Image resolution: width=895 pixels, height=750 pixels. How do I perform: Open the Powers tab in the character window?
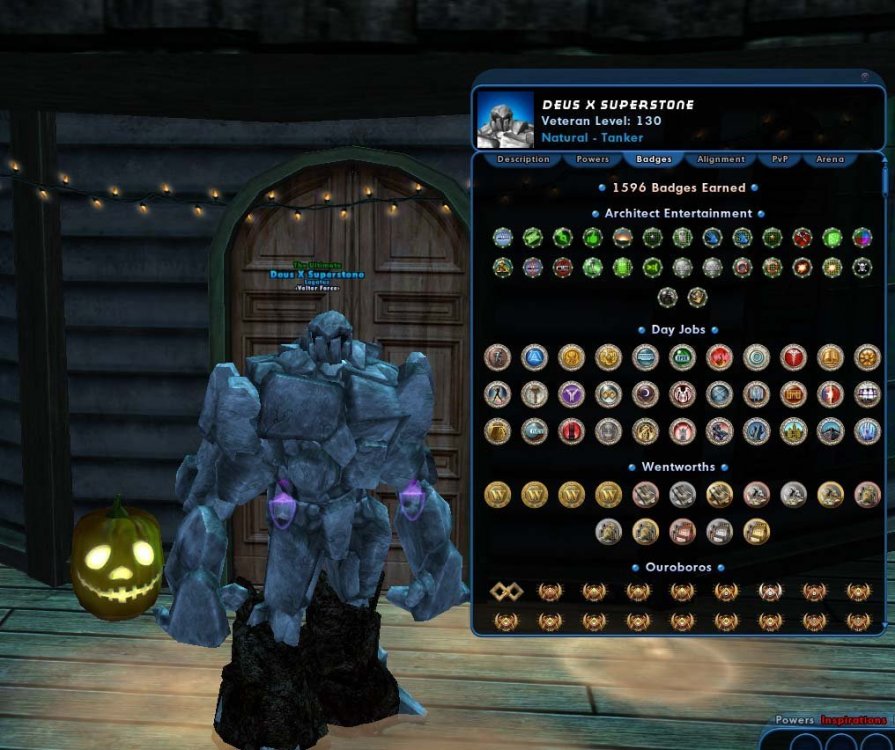point(593,159)
